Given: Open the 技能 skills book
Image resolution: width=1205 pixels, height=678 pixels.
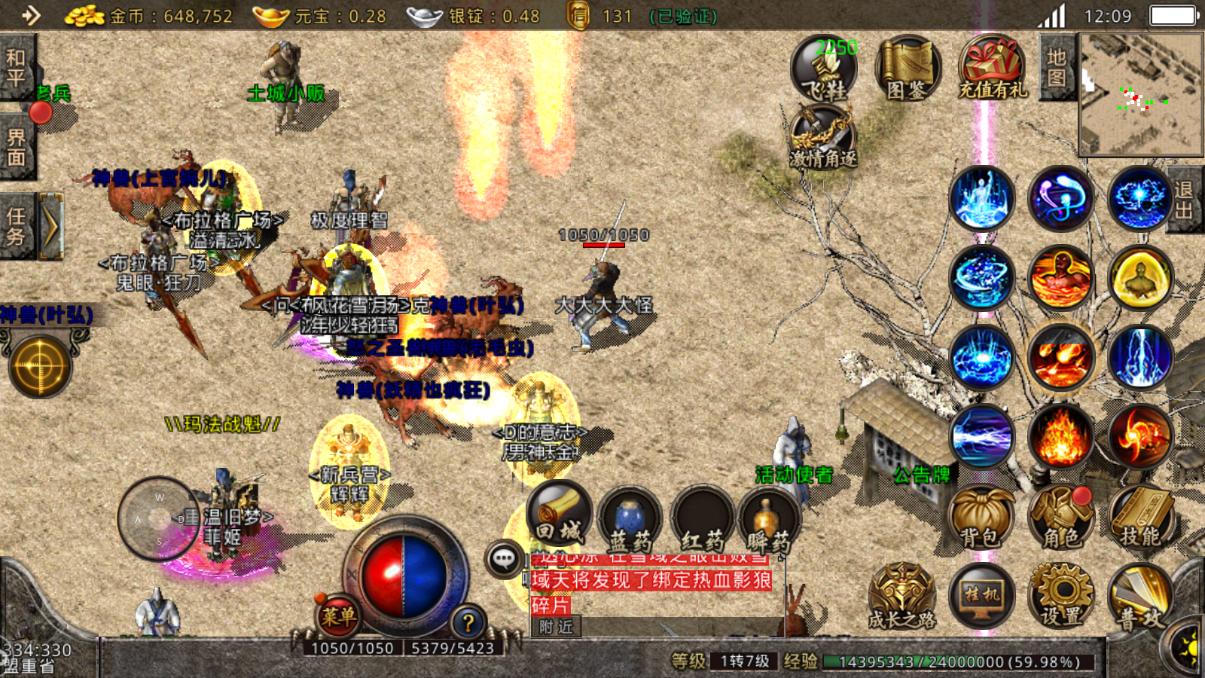Looking at the screenshot, I should (1140, 516).
